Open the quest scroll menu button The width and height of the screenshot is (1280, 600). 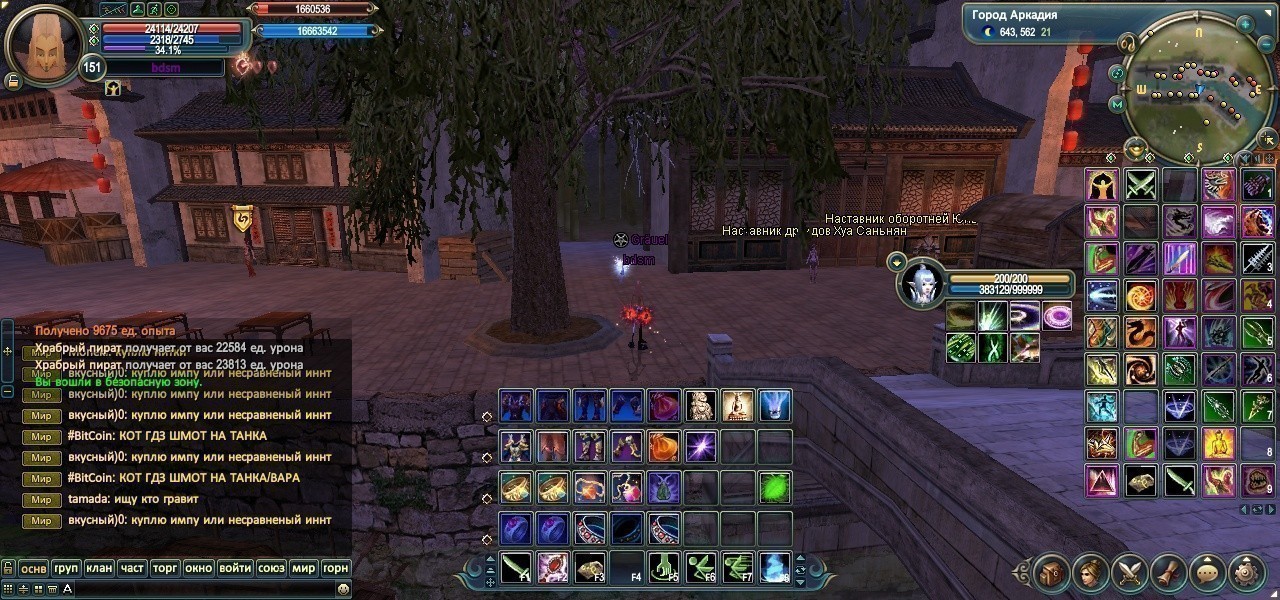[1169, 573]
